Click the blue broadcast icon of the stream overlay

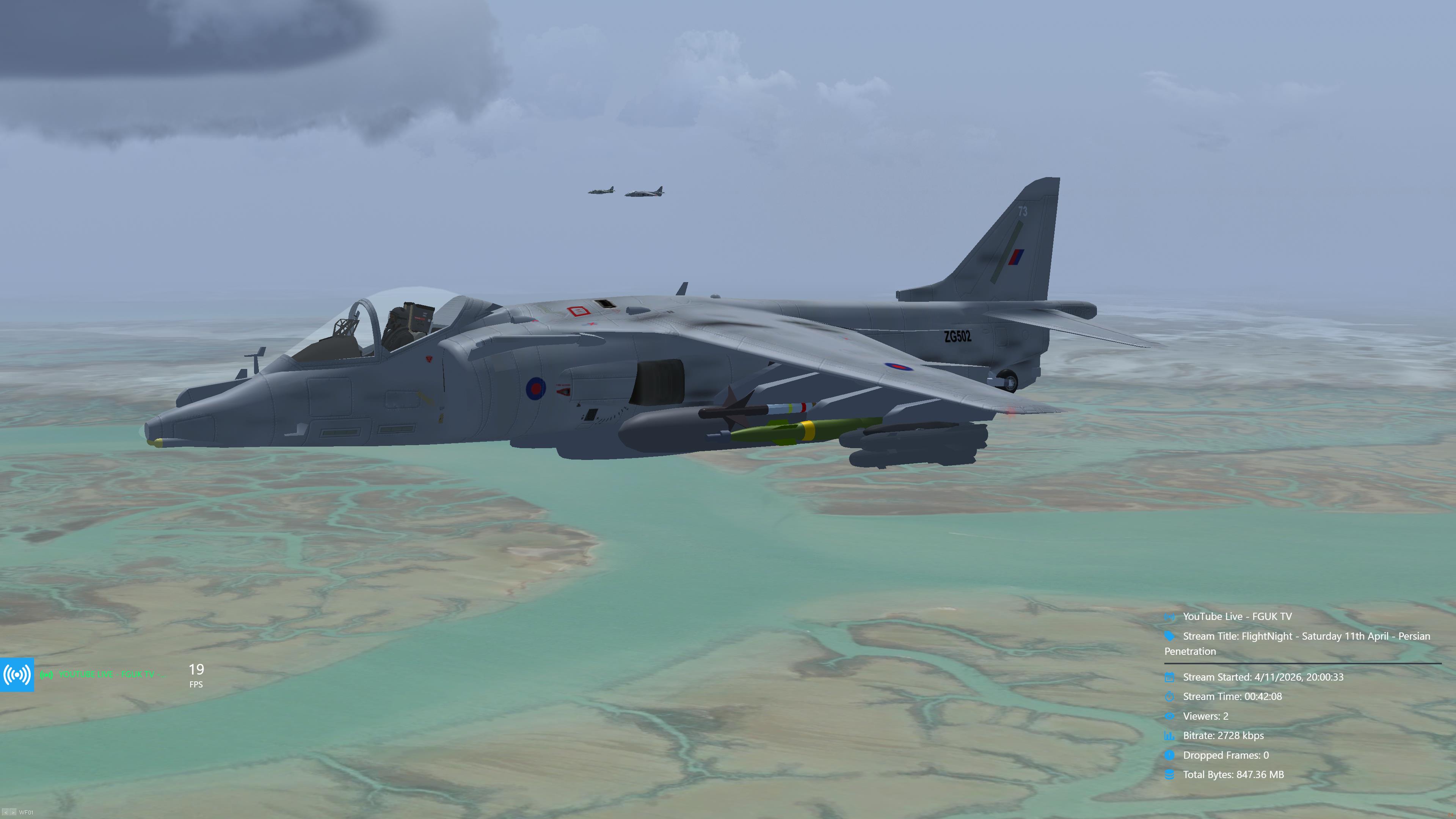click(x=17, y=674)
